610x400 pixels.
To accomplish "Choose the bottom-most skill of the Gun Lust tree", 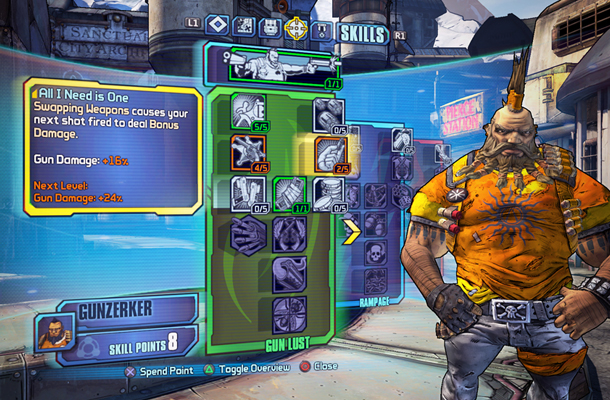I will coord(288,313).
